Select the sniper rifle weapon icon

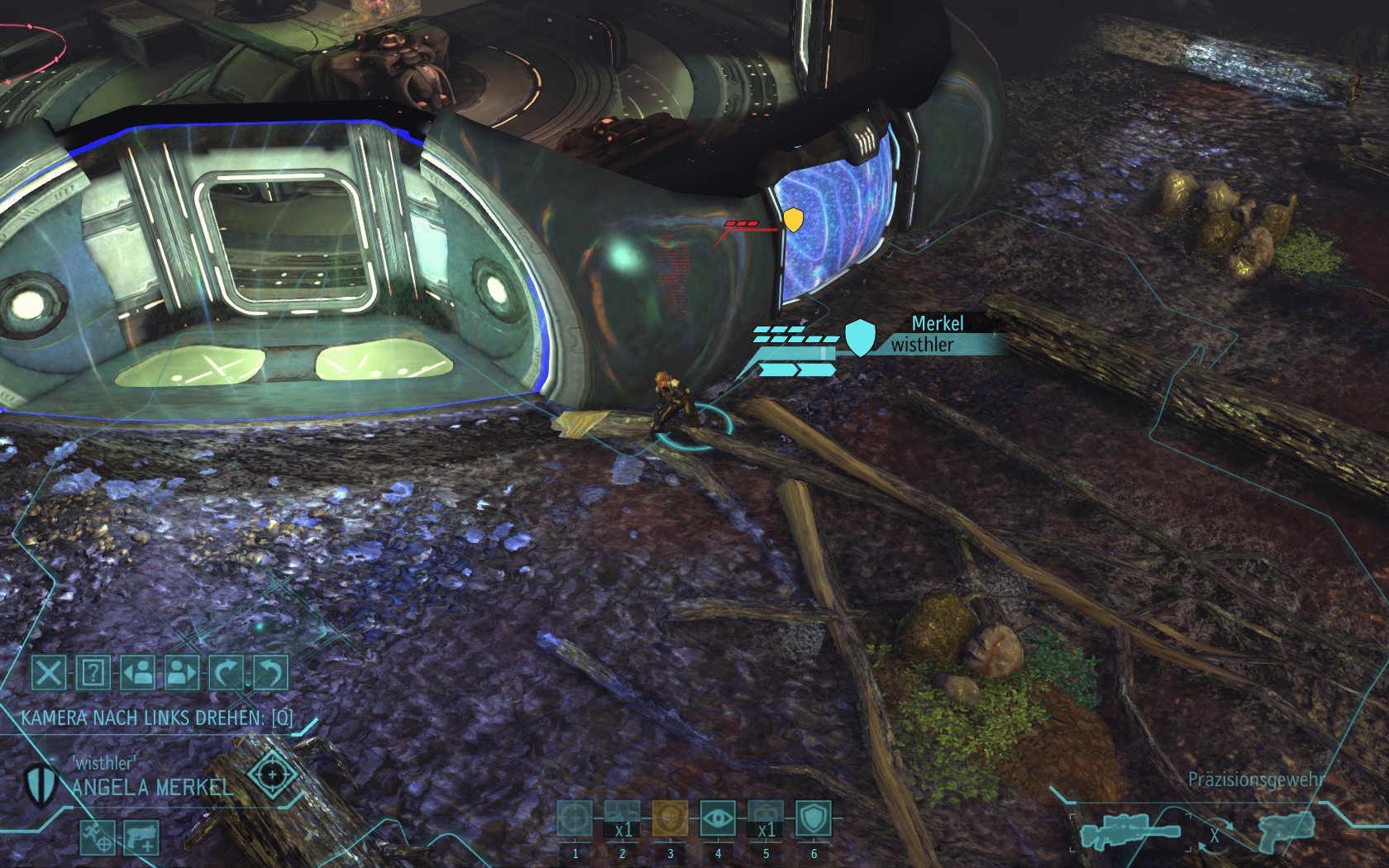pyautogui.click(x=1129, y=833)
